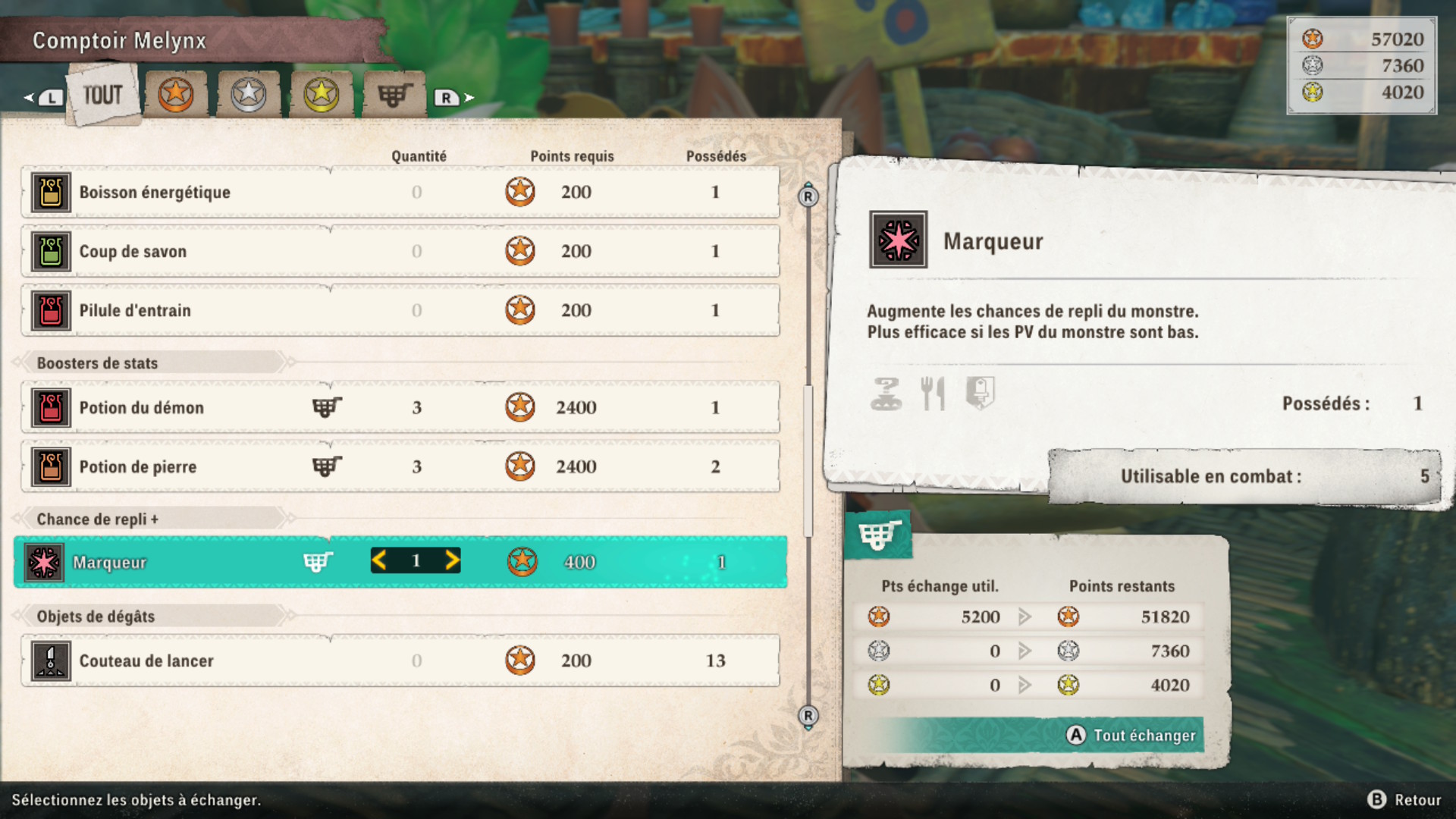Screen dimensions: 1456x819
Task: Choose the Couteau de lancer row
Action: point(400,661)
